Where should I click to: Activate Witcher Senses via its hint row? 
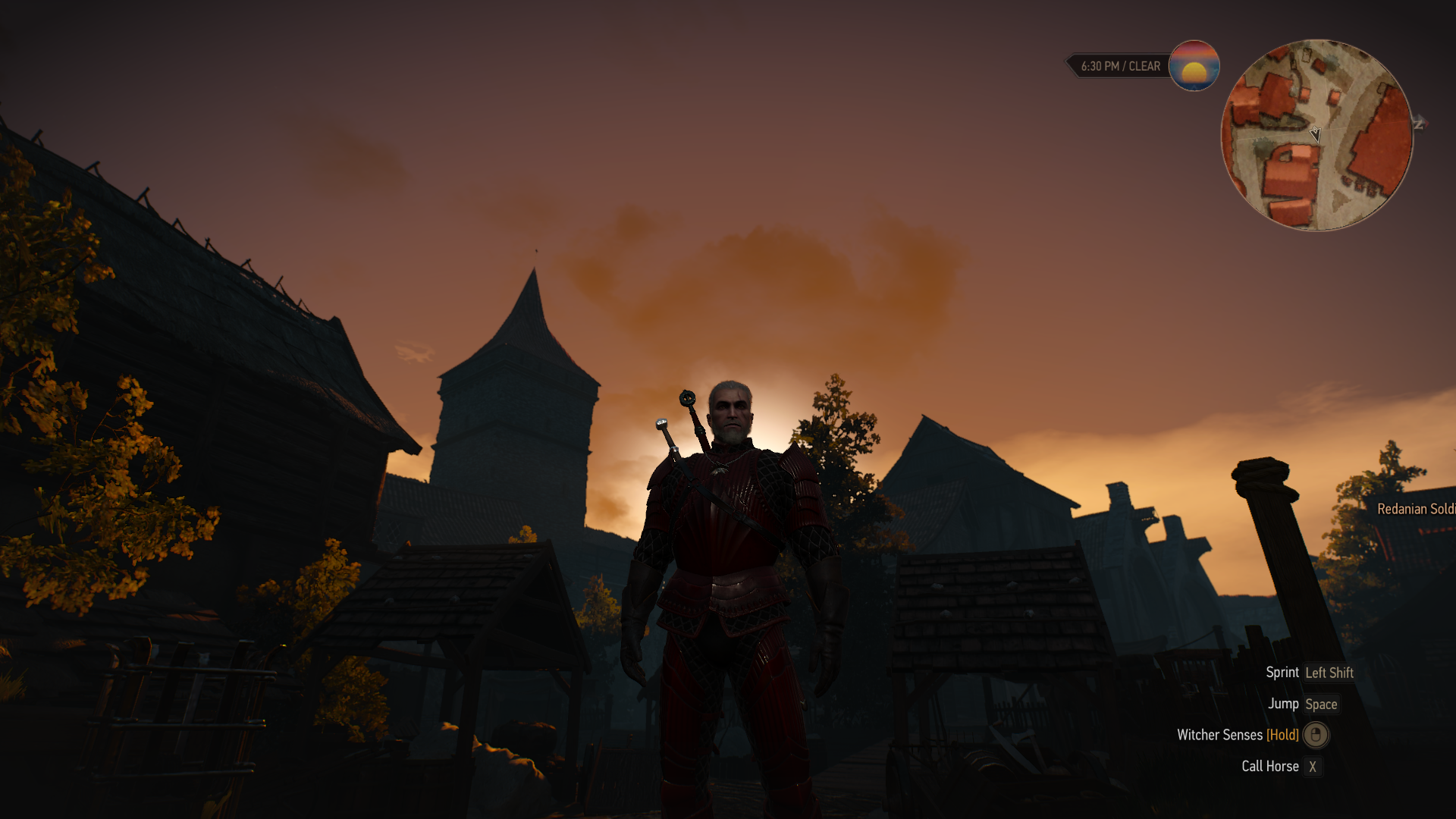pyautogui.click(x=1221, y=735)
